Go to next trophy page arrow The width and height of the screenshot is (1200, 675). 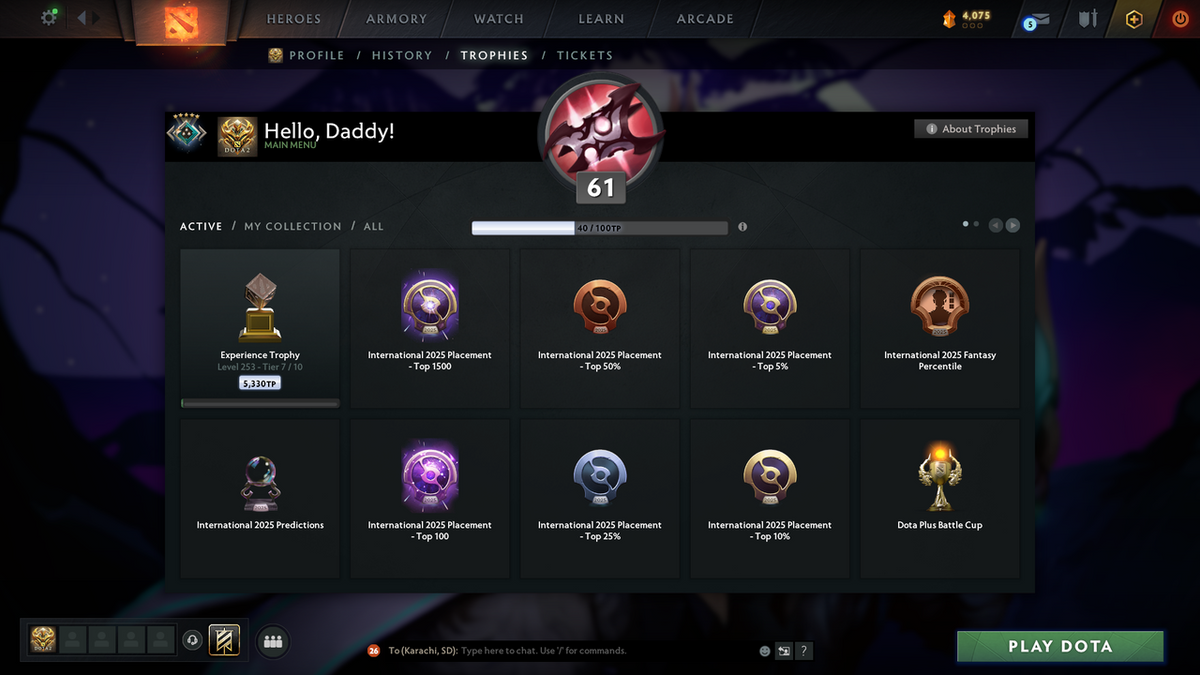coord(1013,226)
